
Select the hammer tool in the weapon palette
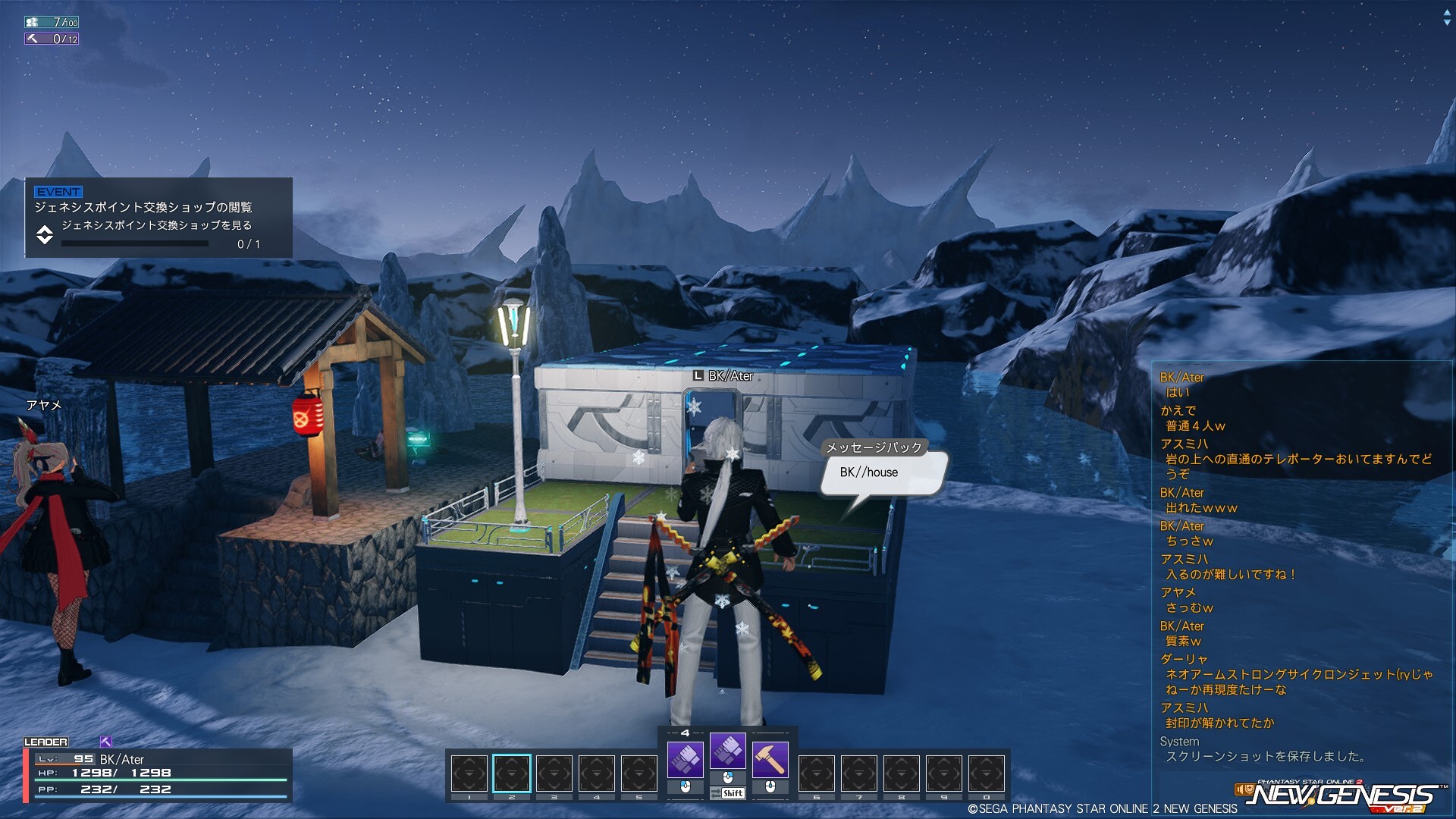tap(770, 758)
